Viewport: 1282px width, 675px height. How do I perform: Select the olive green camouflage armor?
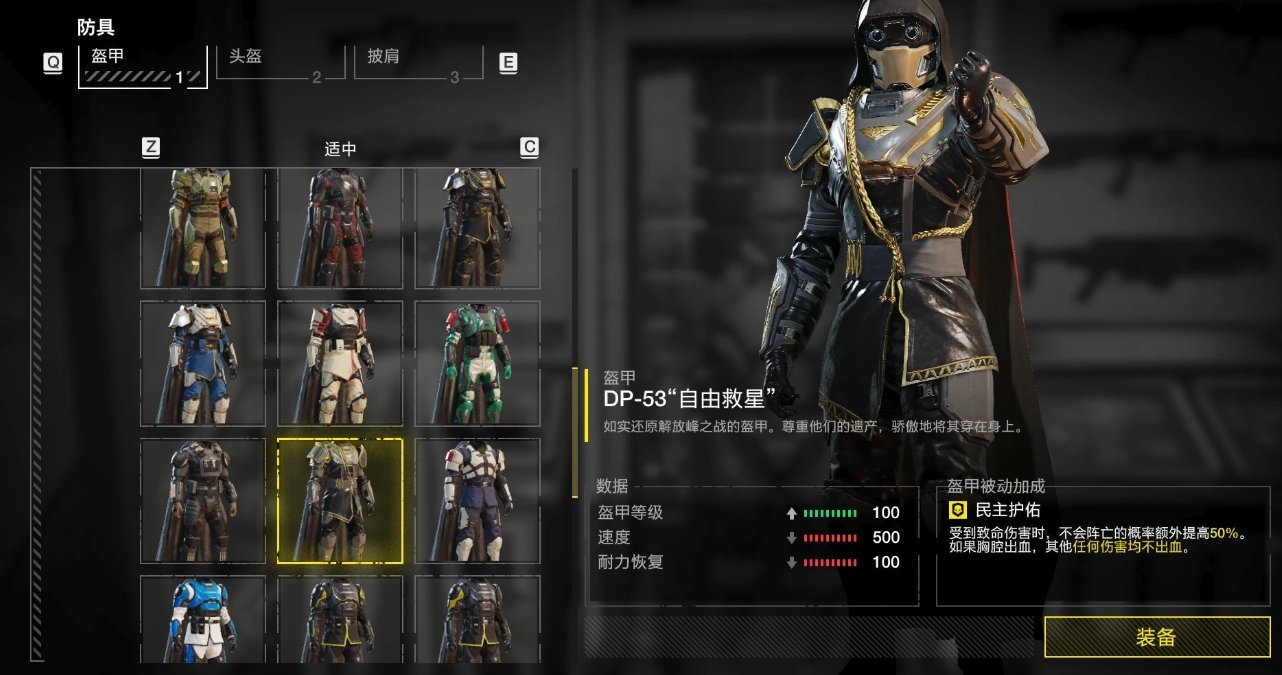click(x=203, y=228)
